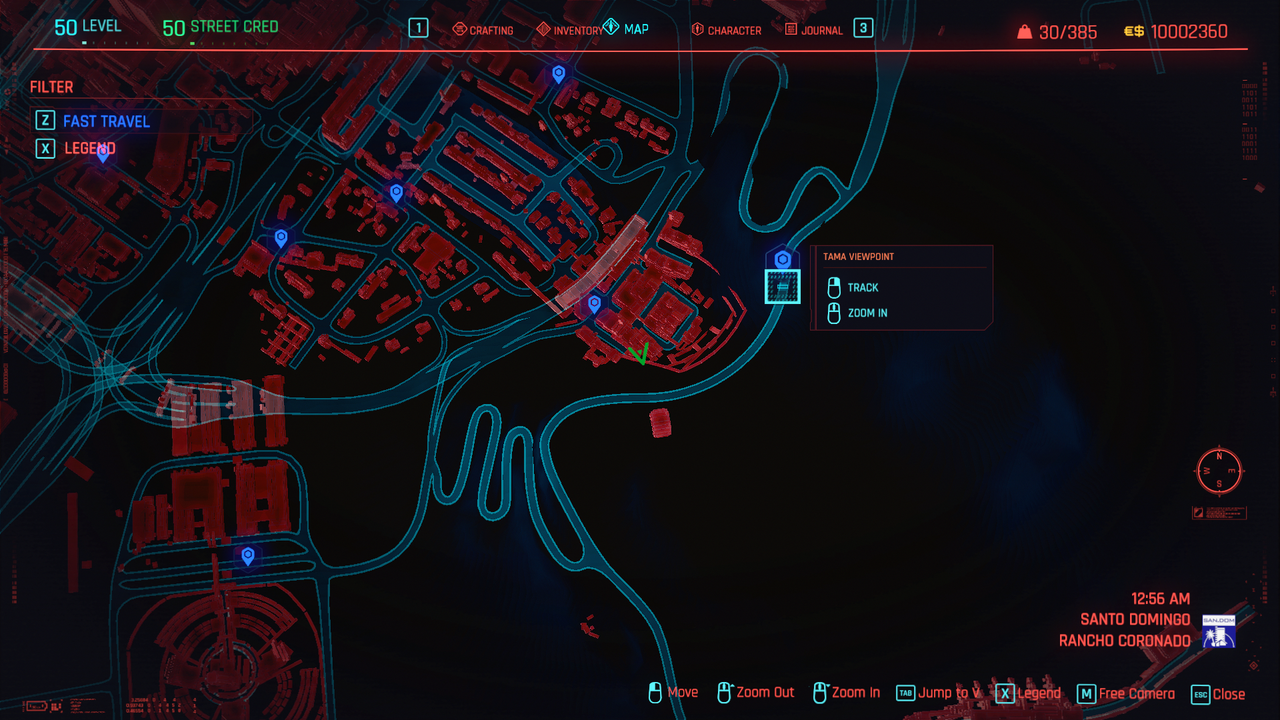Switch to the Inventory tab

pyautogui.click(x=569, y=30)
